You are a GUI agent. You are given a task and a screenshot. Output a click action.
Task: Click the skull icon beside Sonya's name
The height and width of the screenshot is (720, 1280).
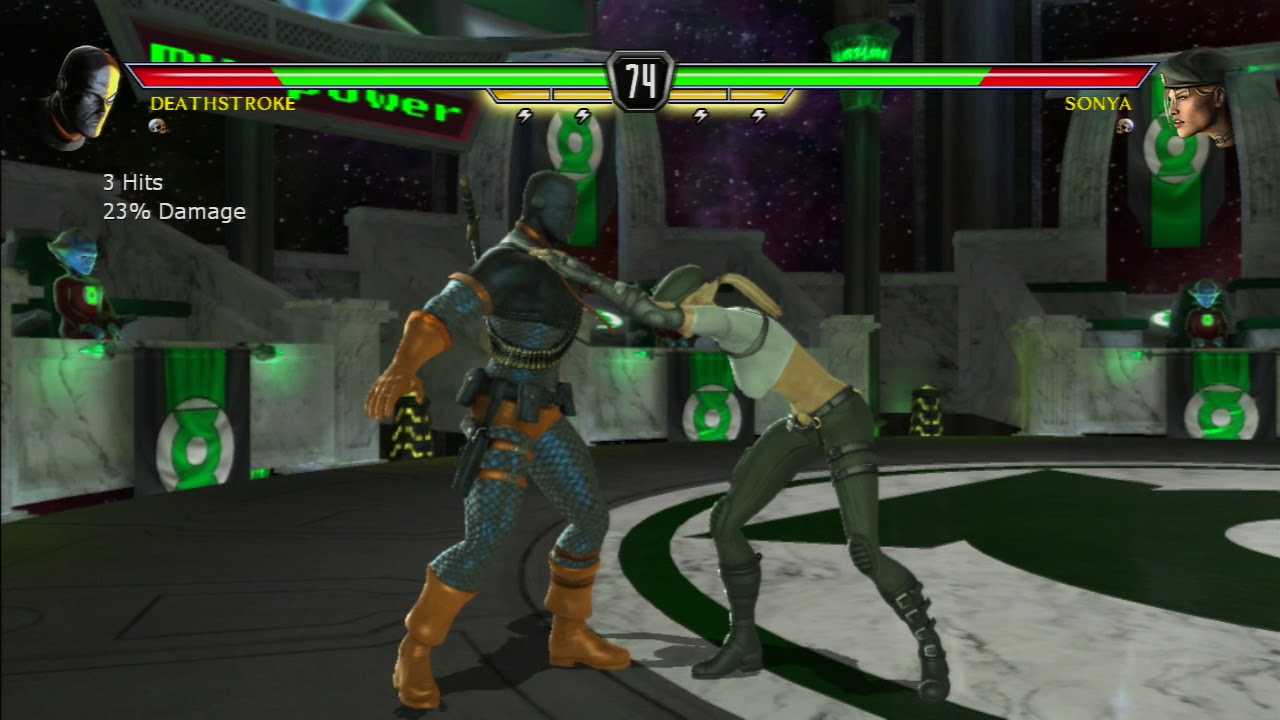pos(1125,127)
